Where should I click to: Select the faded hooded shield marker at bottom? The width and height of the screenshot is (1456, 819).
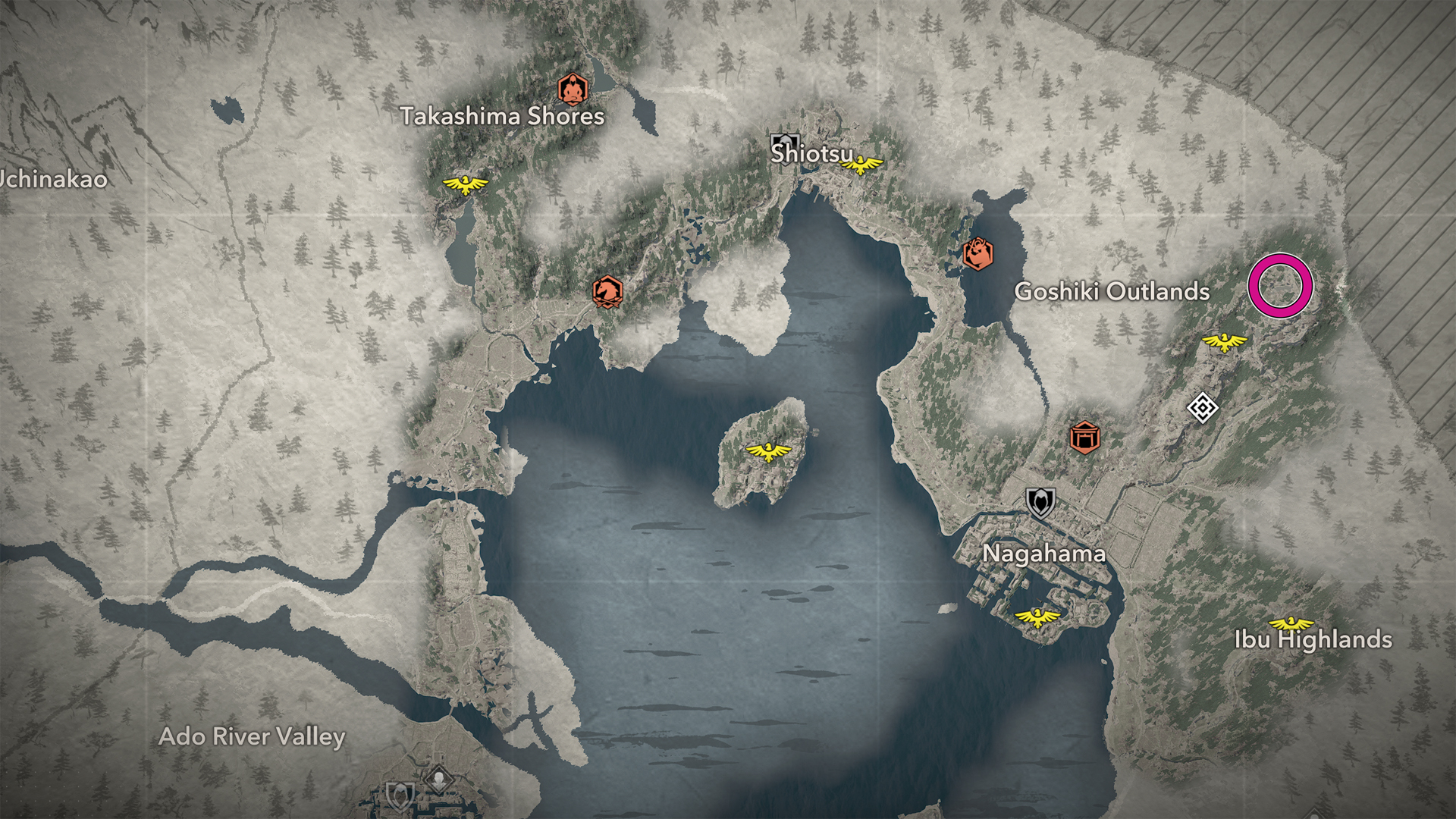(x=400, y=796)
